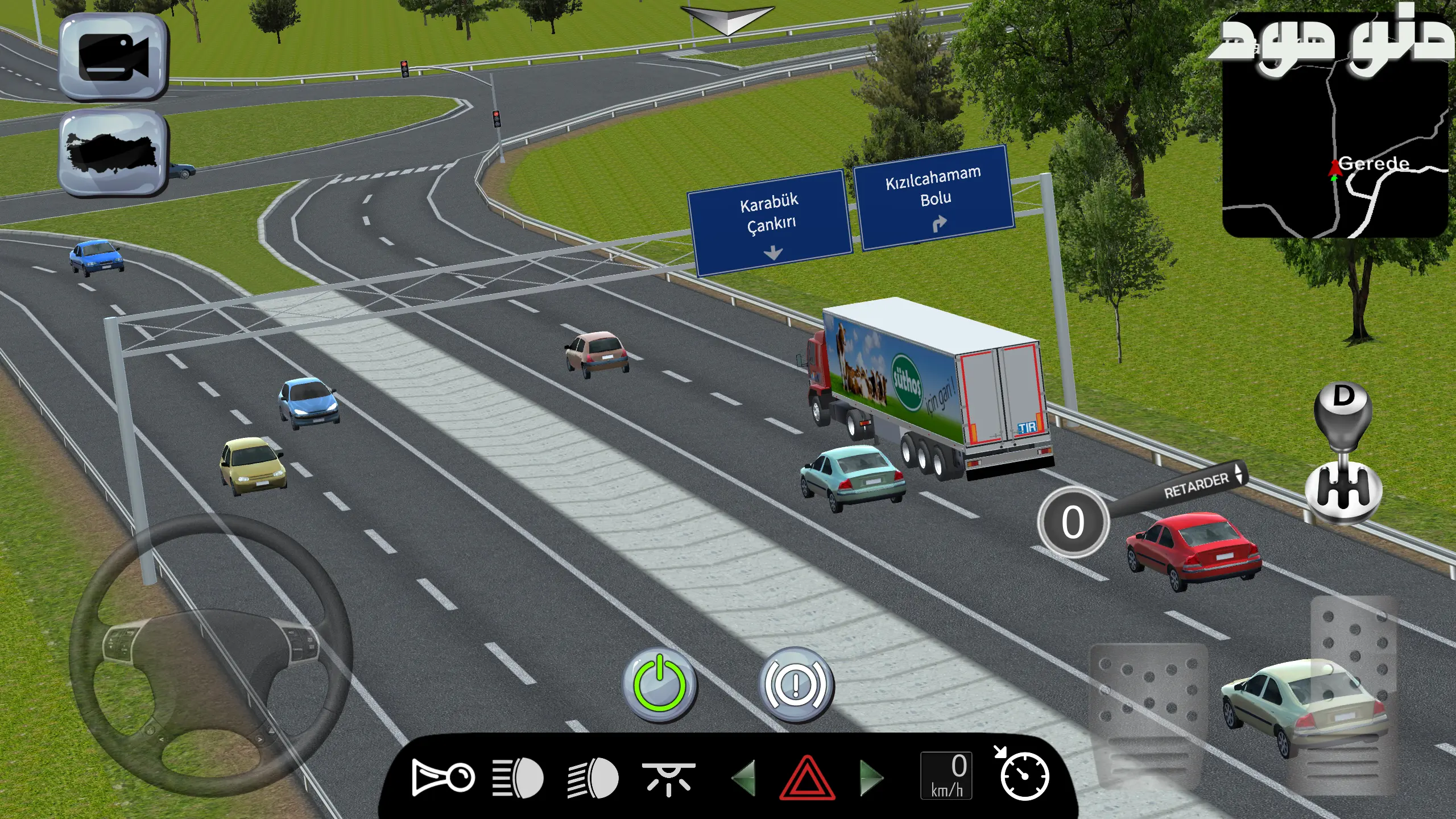Image resolution: width=1456 pixels, height=819 pixels.
Task: Sound the horn
Action: pos(442,777)
